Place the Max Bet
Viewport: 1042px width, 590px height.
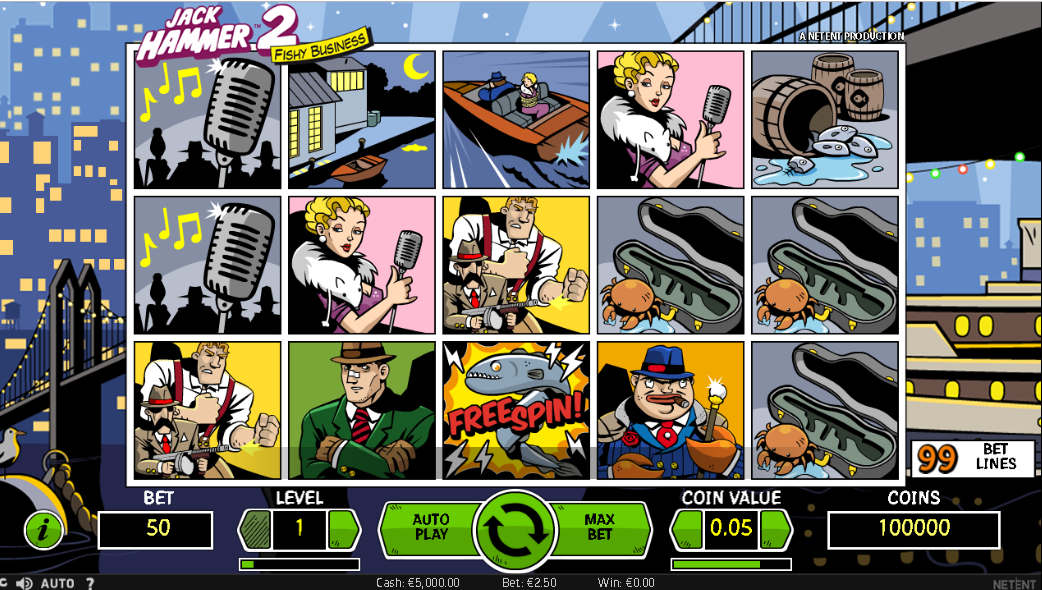point(600,528)
